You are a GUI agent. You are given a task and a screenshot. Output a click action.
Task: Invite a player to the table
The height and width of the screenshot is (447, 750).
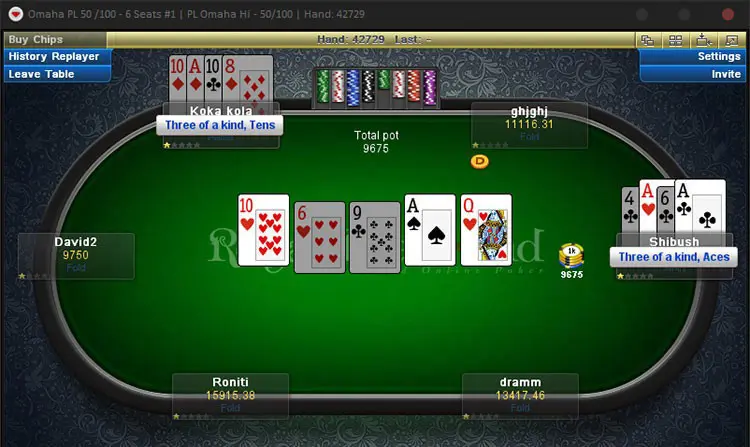click(694, 74)
